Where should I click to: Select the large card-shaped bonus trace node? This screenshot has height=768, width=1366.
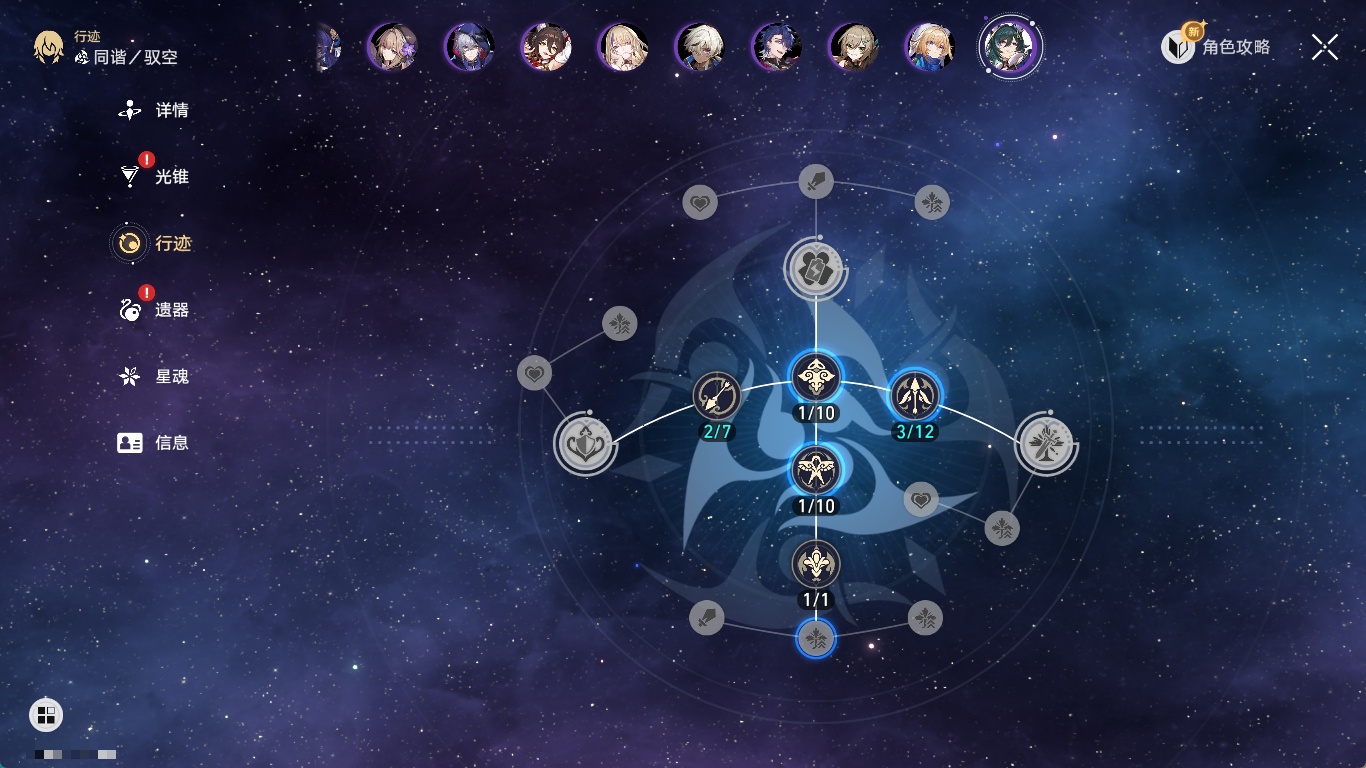pyautogui.click(x=816, y=268)
